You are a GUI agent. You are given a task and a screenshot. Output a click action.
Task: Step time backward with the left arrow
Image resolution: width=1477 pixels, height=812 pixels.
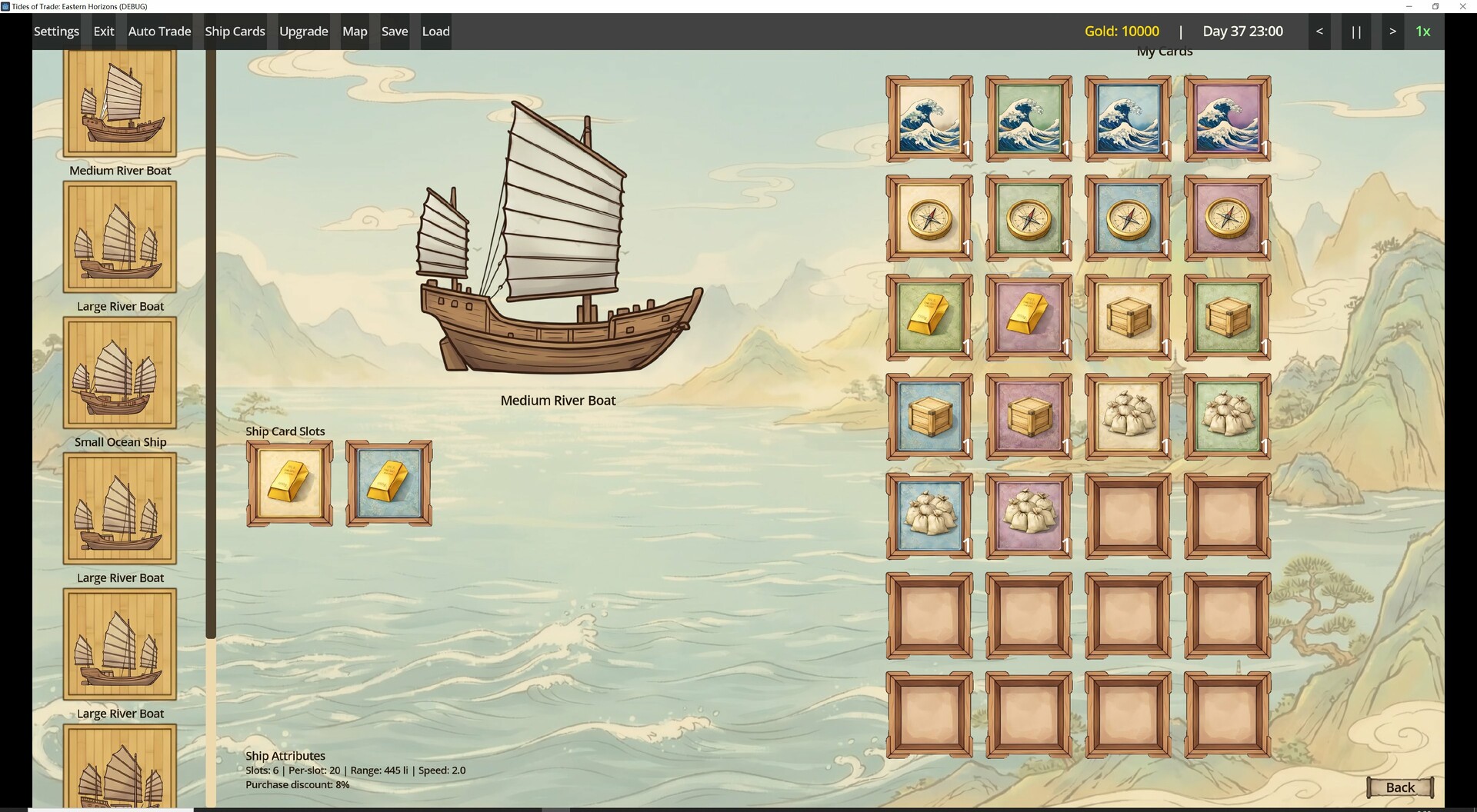1319,31
